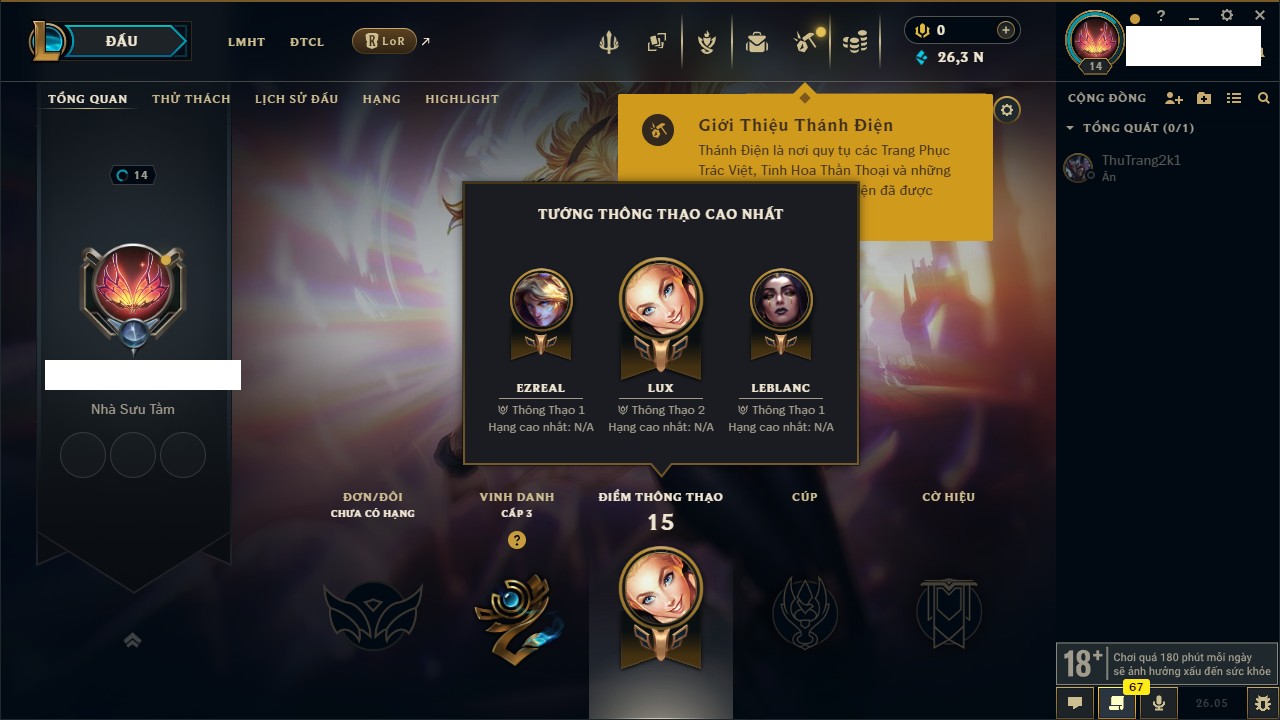This screenshot has height=720, width=1280.
Task: Open the add friend icon
Action: pyautogui.click(x=1174, y=98)
